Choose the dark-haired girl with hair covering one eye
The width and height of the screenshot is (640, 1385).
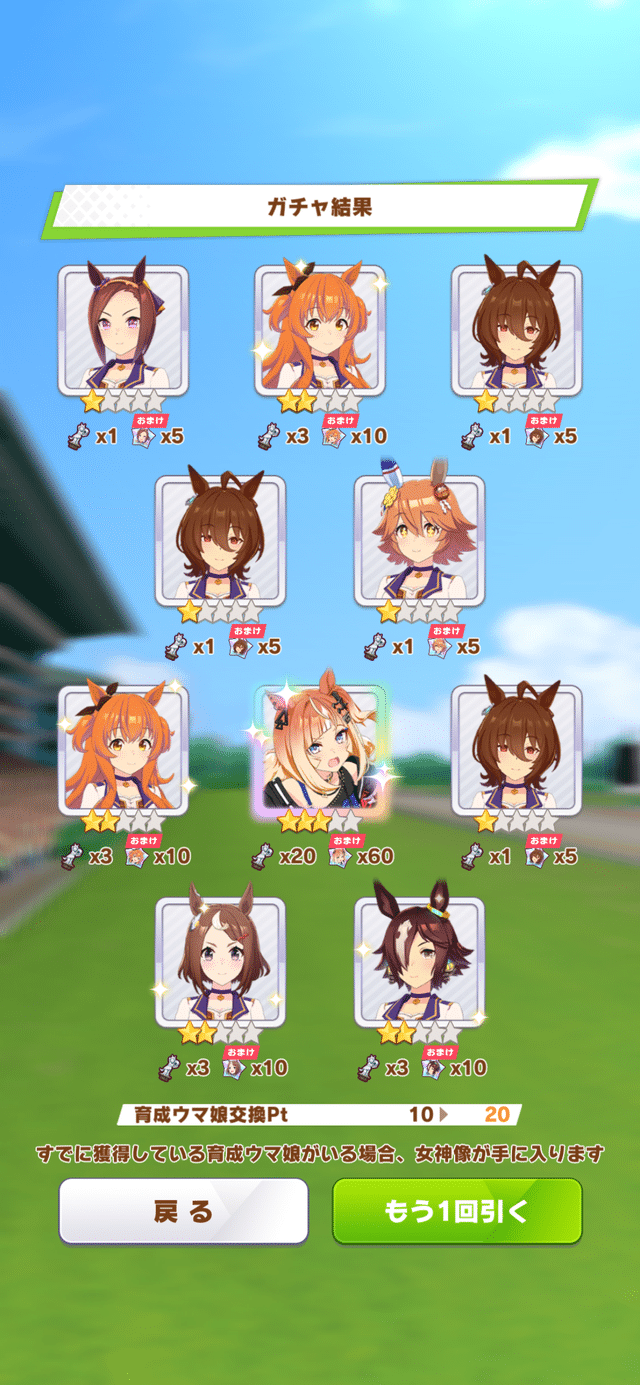[x=419, y=961]
